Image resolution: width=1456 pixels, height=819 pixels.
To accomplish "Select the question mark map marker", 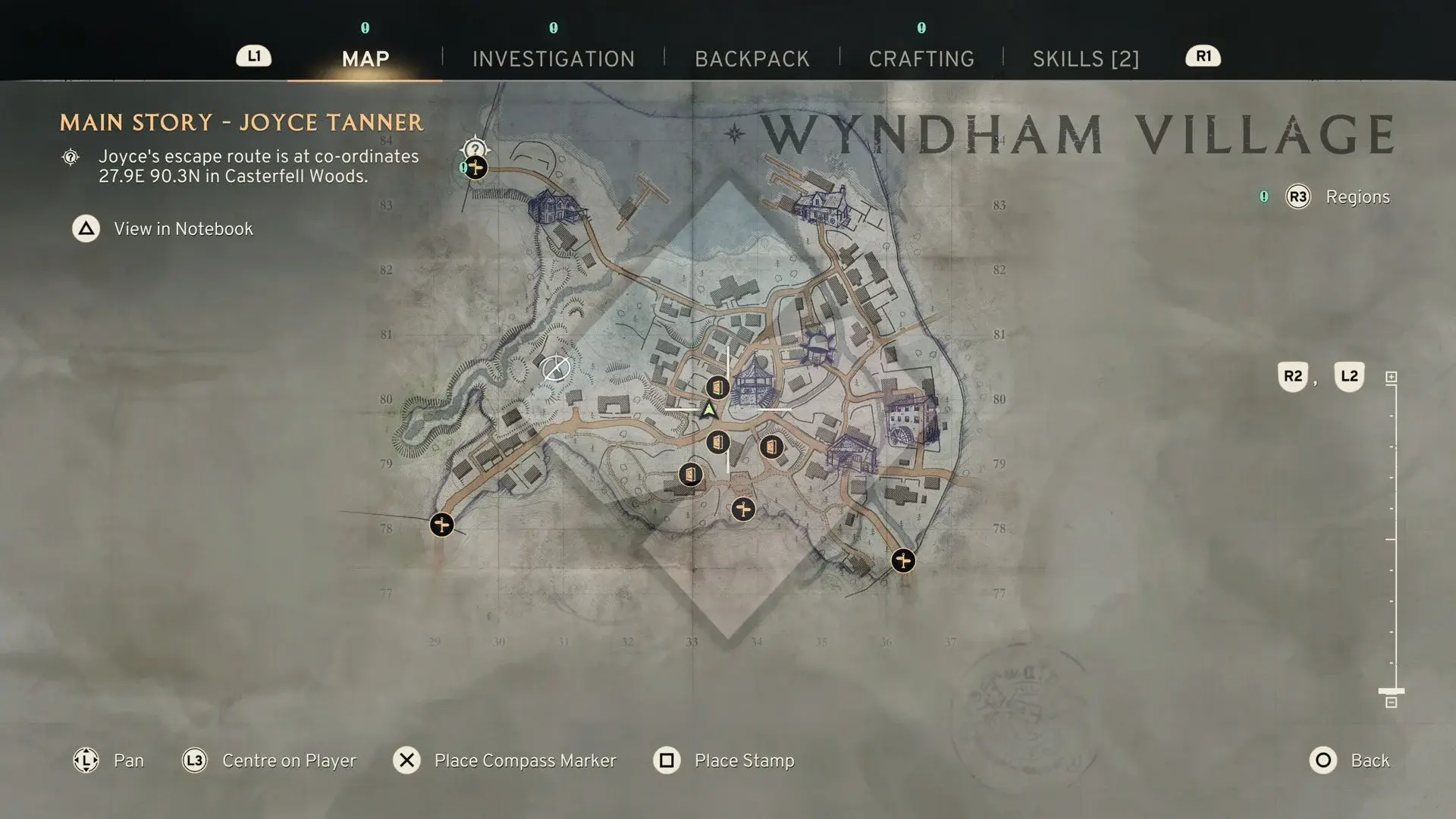I will [475, 148].
